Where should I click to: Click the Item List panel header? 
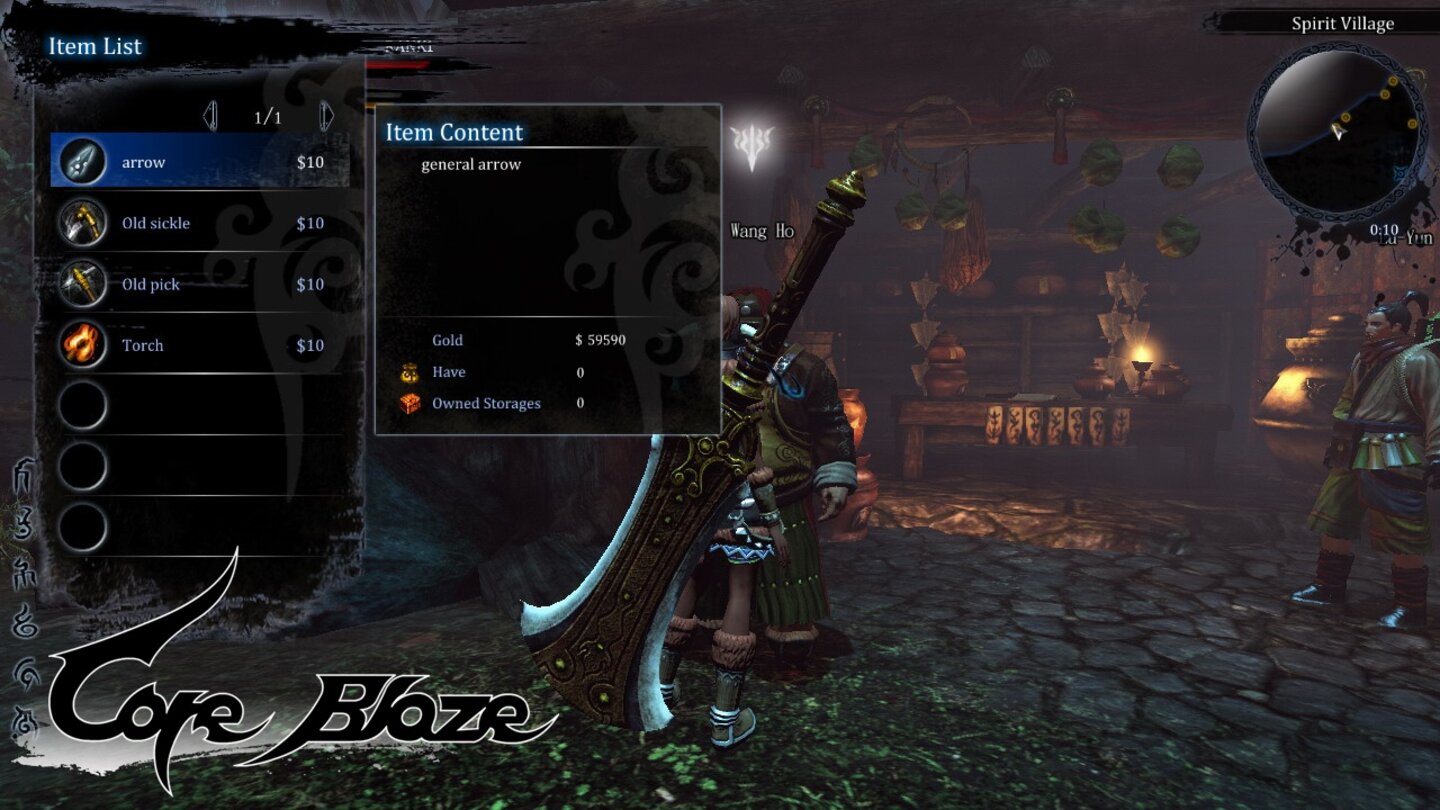[95, 46]
